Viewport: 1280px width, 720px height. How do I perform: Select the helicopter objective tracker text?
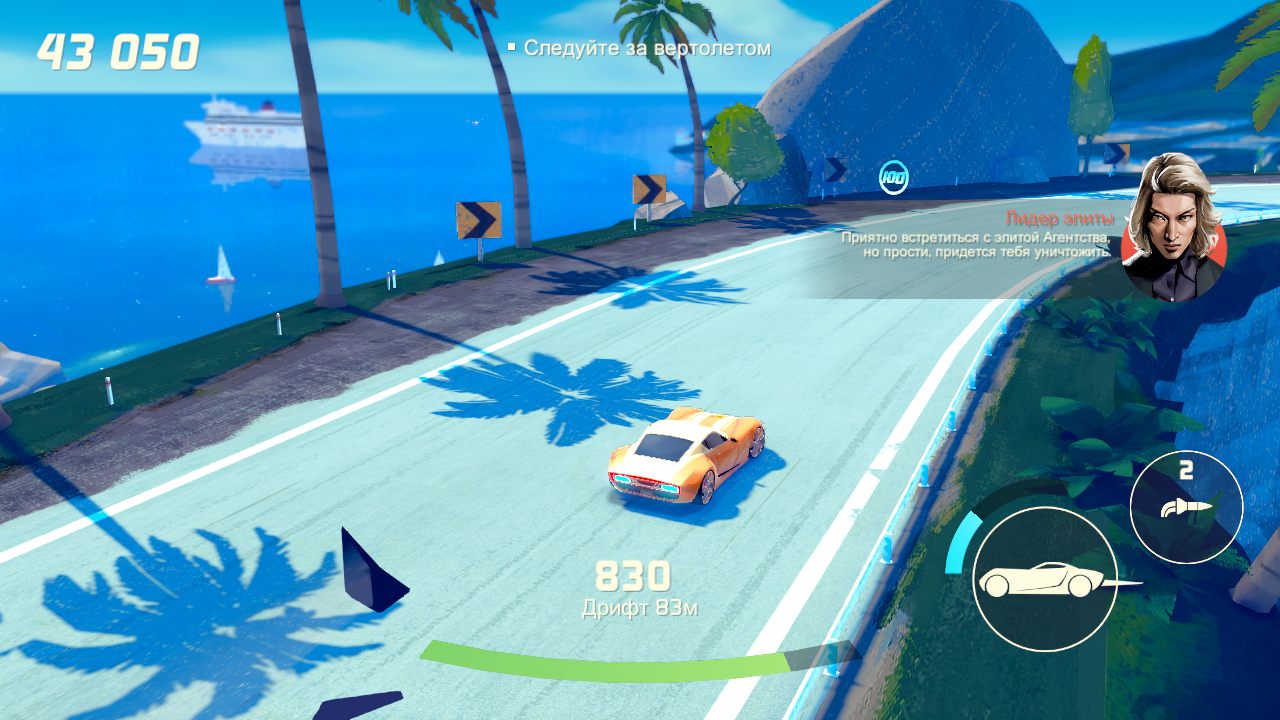point(647,48)
